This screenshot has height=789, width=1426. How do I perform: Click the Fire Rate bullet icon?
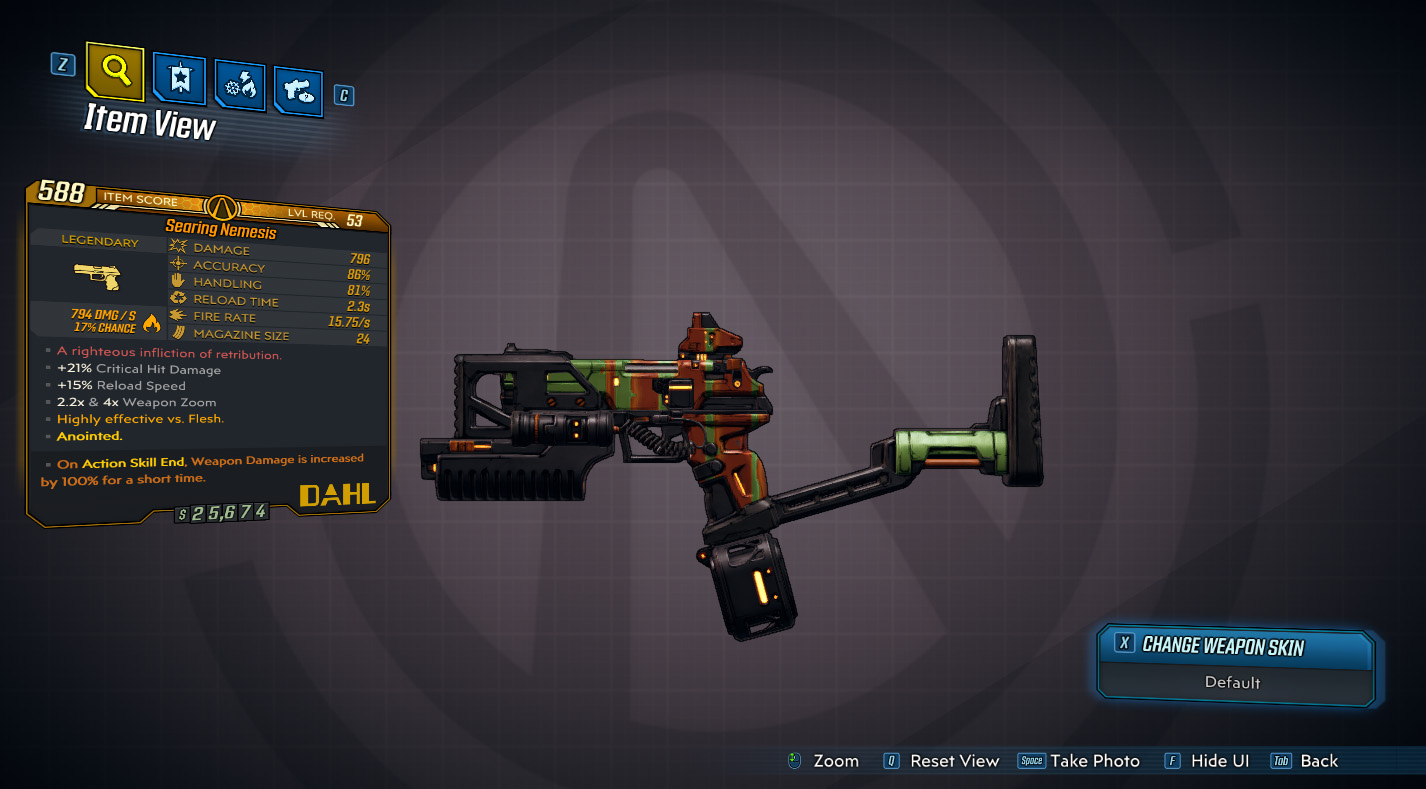(178, 316)
